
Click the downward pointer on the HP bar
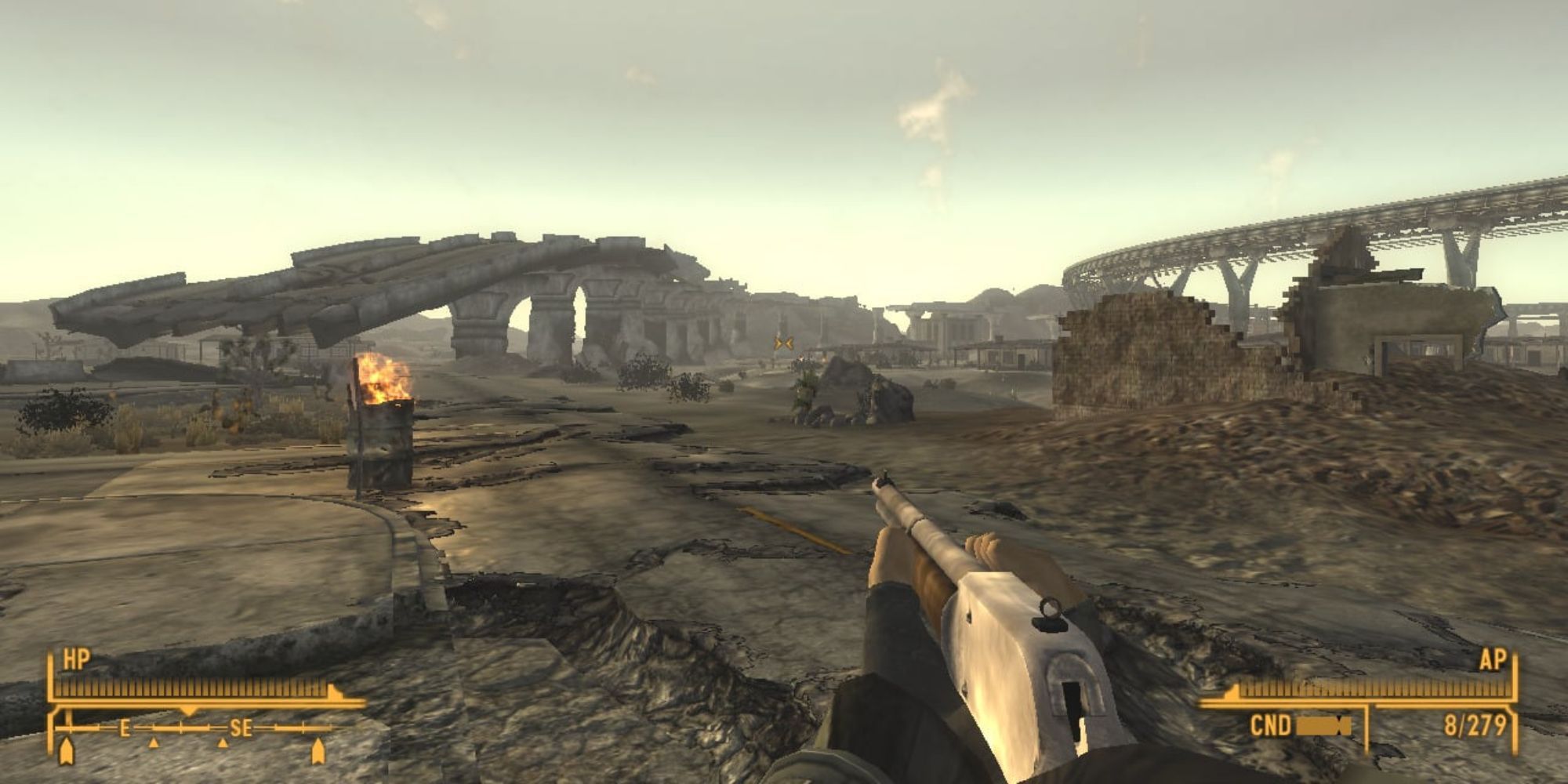[x=189, y=710]
